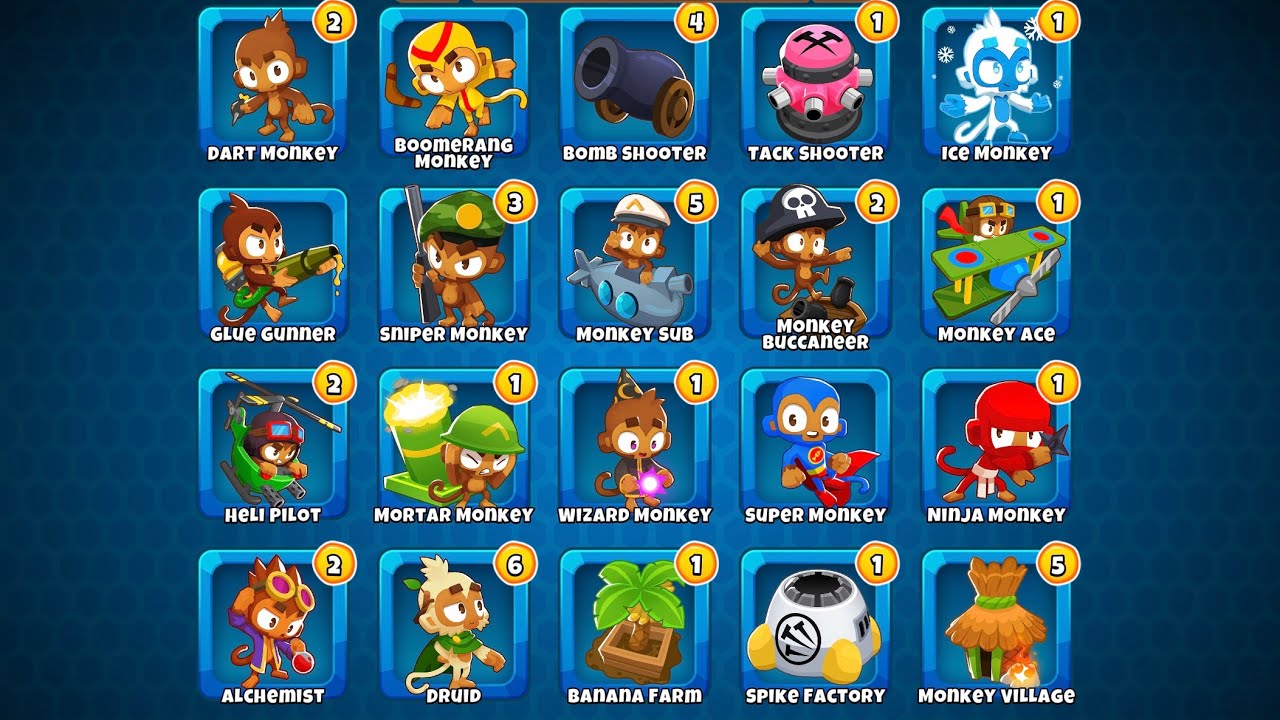Pick the Monkey Buccaneer pirate tile
The image size is (1280, 720).
[815, 263]
